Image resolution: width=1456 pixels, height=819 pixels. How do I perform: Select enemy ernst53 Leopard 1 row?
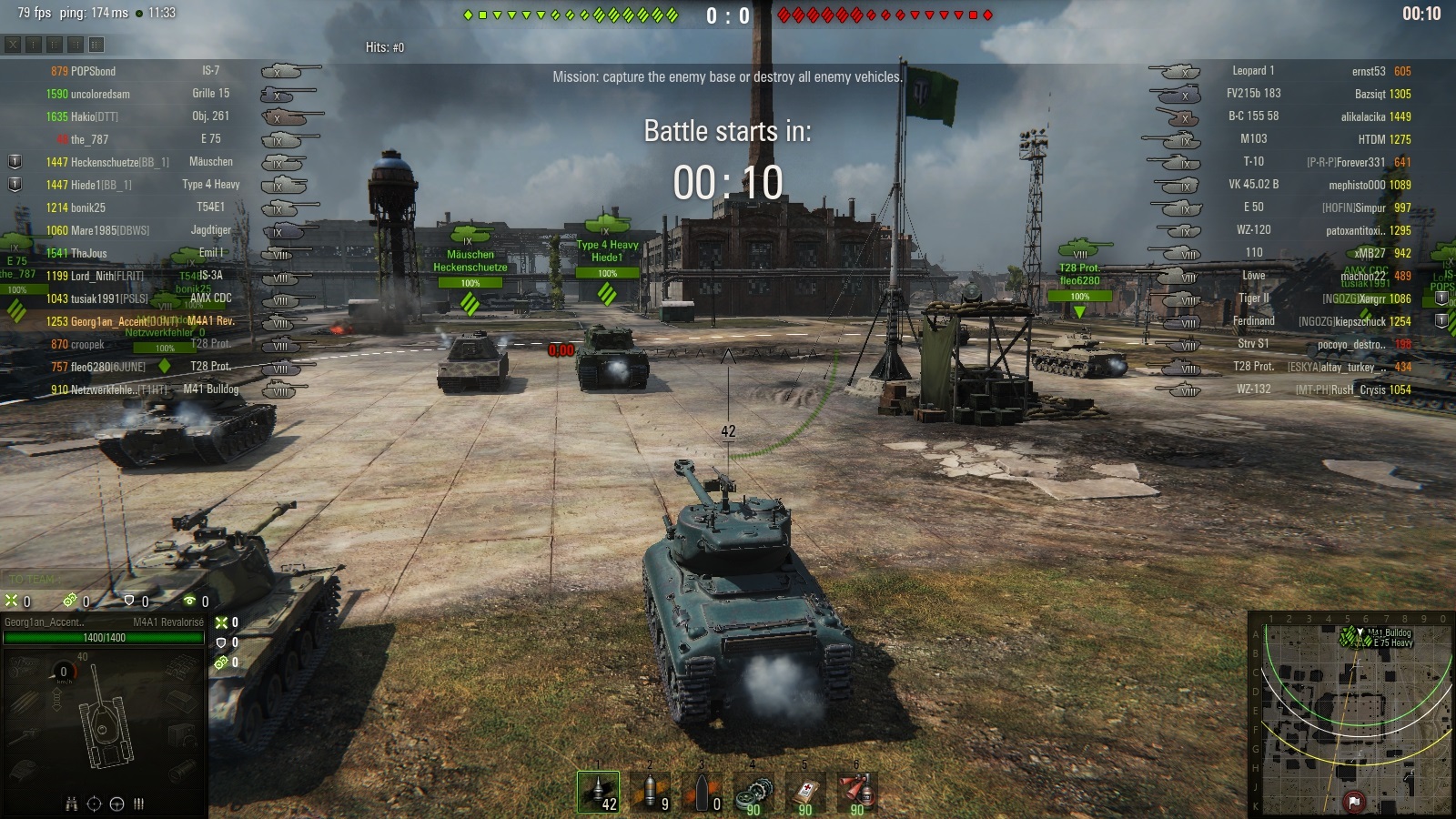click(x=1319, y=71)
